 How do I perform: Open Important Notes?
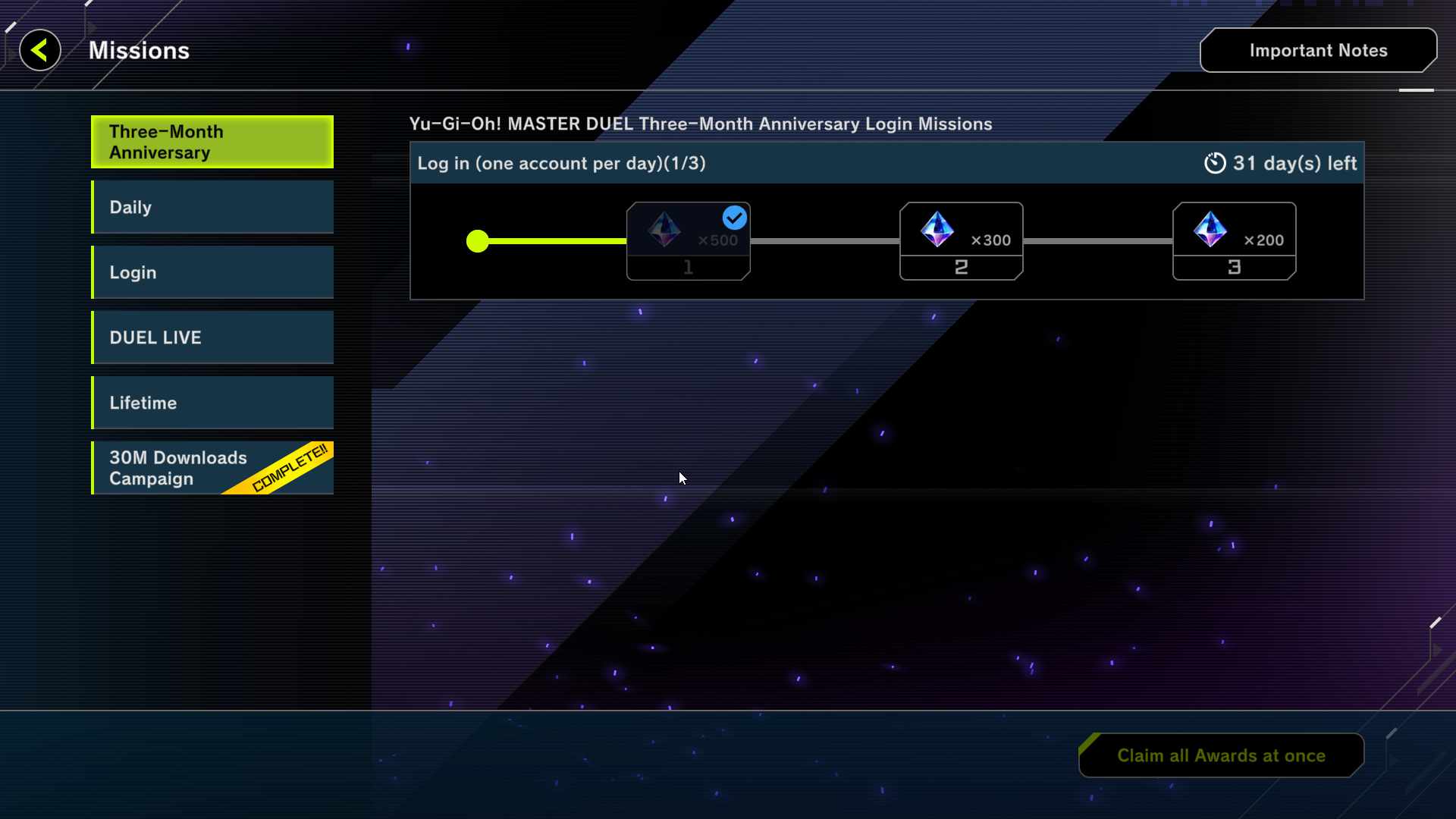pos(1318,51)
